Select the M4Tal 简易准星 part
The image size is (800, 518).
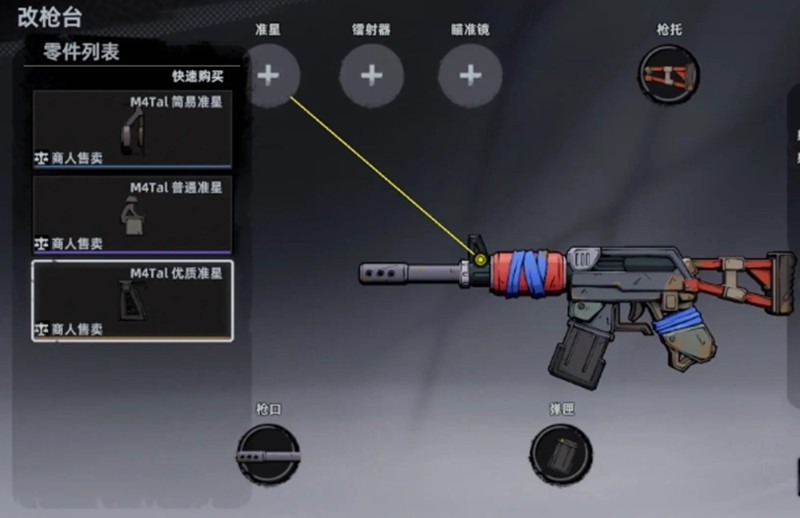(132, 129)
